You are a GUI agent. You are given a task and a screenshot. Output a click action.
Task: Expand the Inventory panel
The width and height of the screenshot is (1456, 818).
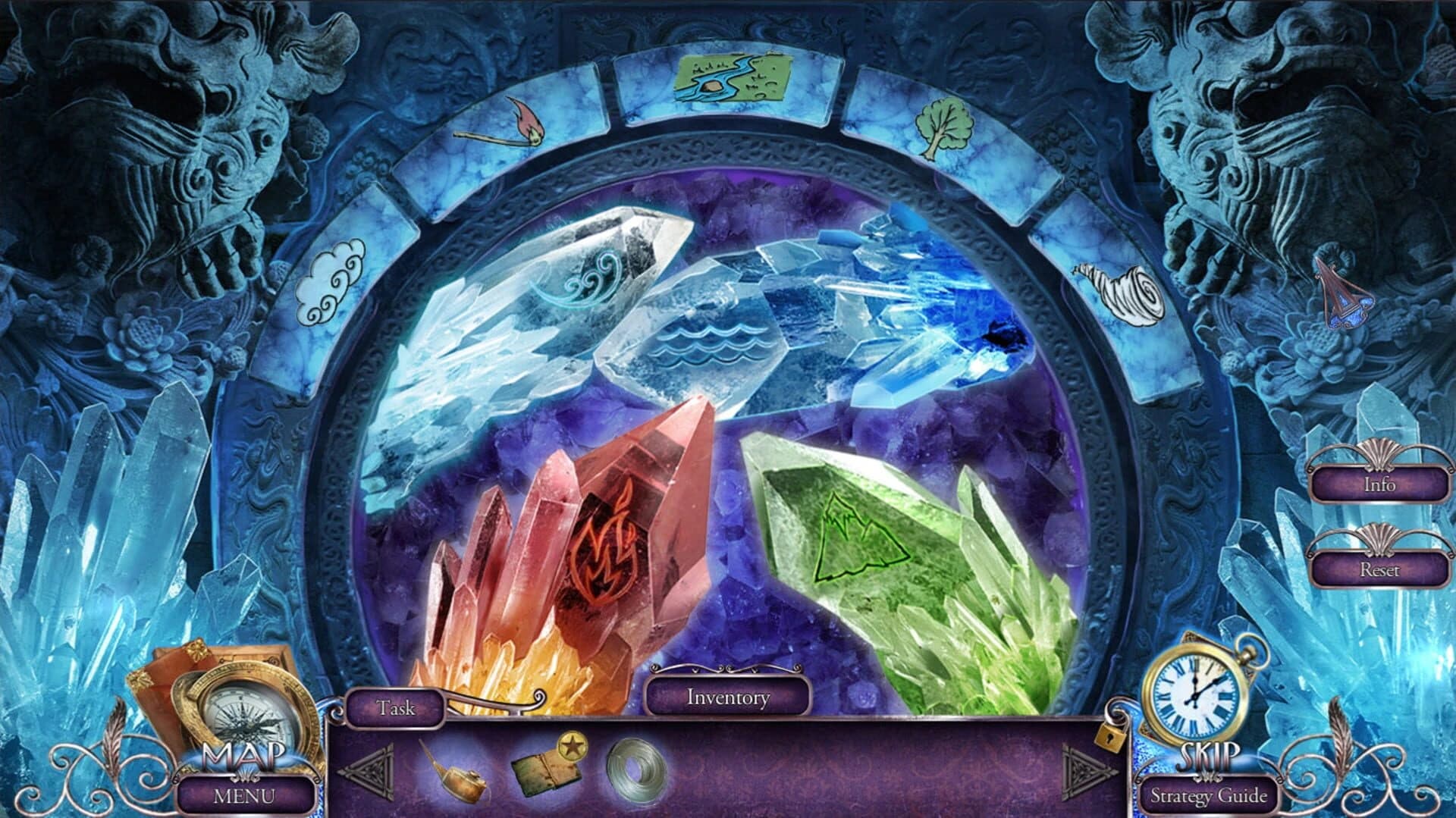pyautogui.click(x=730, y=697)
